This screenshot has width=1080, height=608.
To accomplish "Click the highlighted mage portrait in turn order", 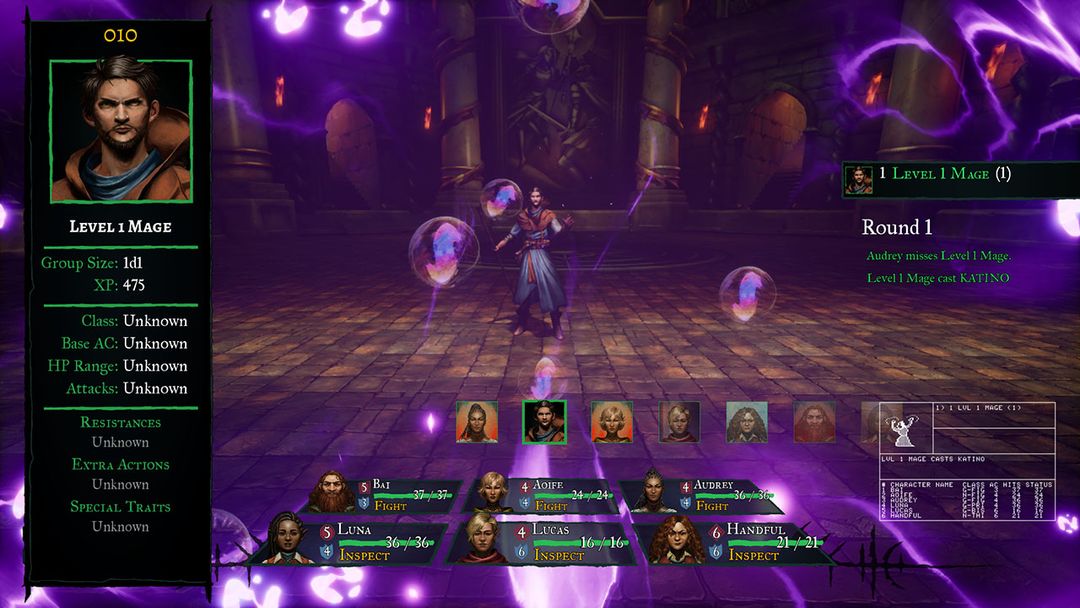I will coord(544,422).
